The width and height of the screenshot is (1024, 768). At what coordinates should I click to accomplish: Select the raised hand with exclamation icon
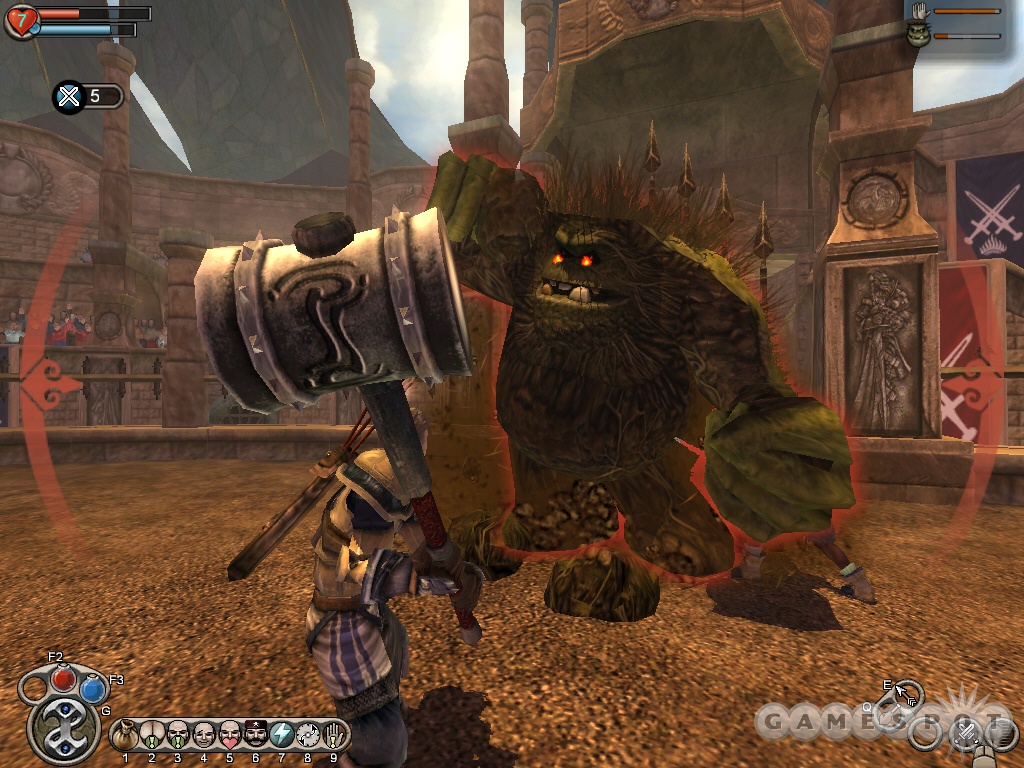(x=334, y=734)
